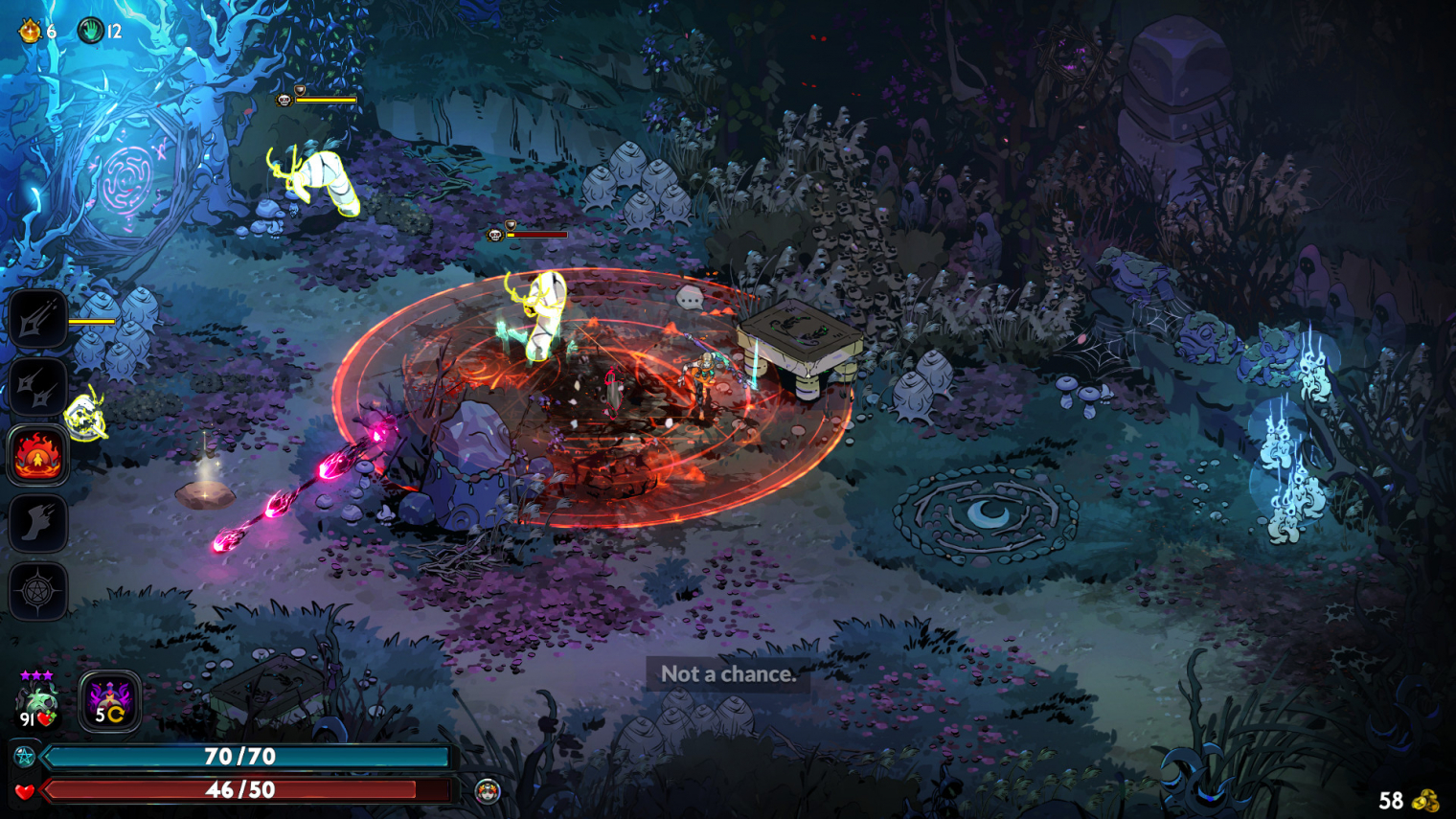Click the purple Hex icon showing 5
1456x819 pixels.
pos(109,702)
